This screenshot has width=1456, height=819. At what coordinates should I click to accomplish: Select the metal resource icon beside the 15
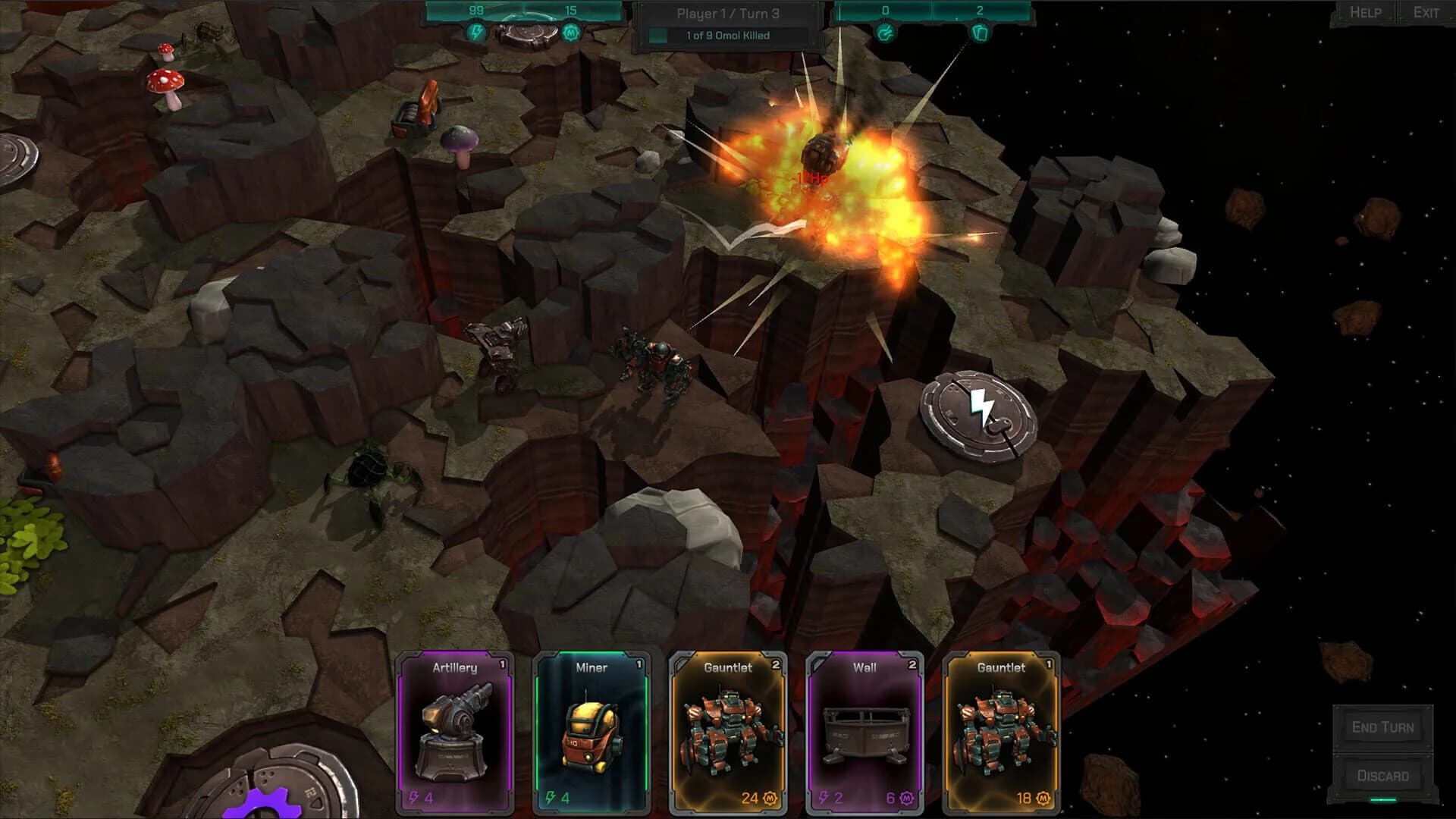point(570,32)
